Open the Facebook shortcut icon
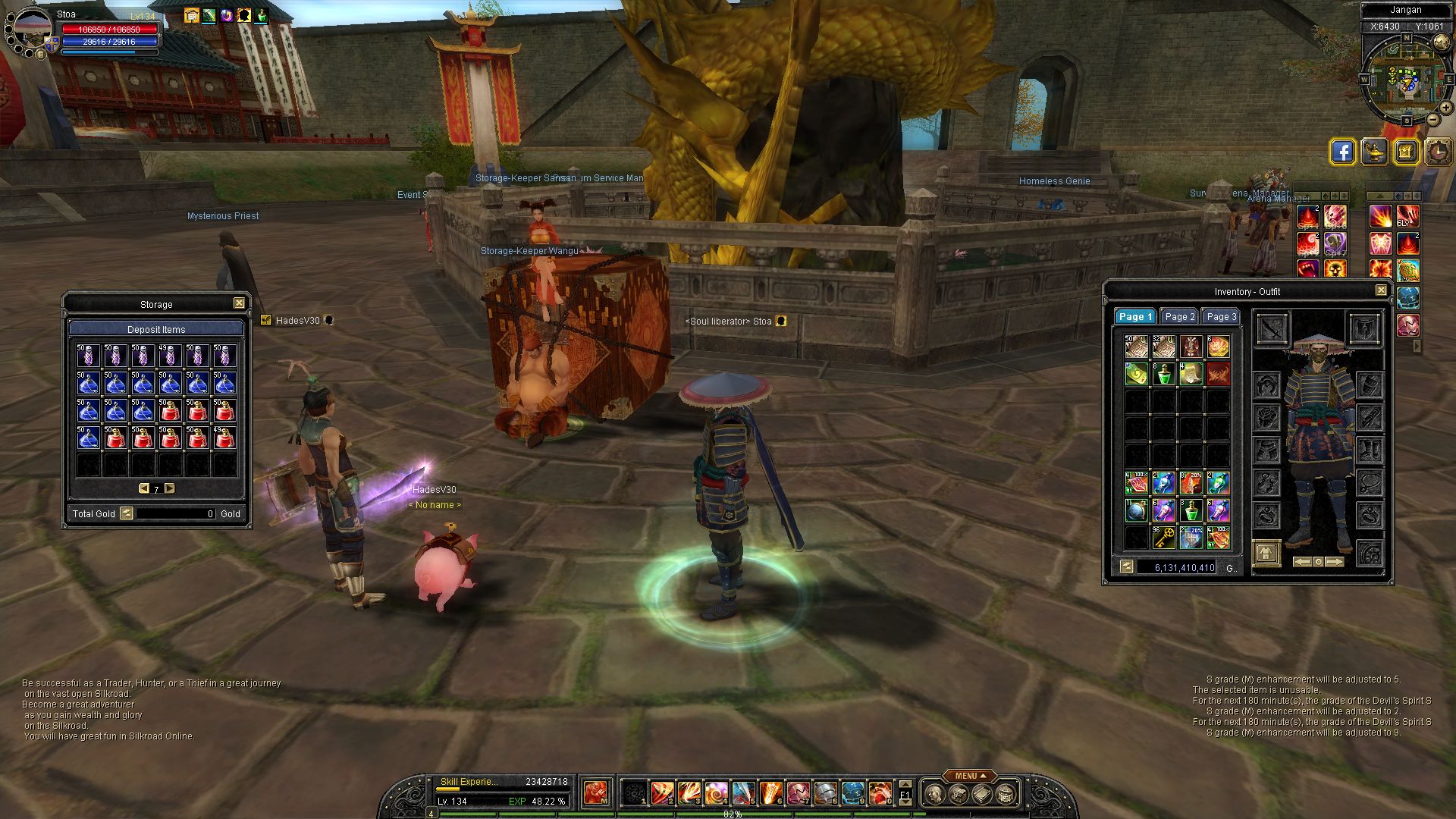1456x819 pixels. coord(1342,152)
